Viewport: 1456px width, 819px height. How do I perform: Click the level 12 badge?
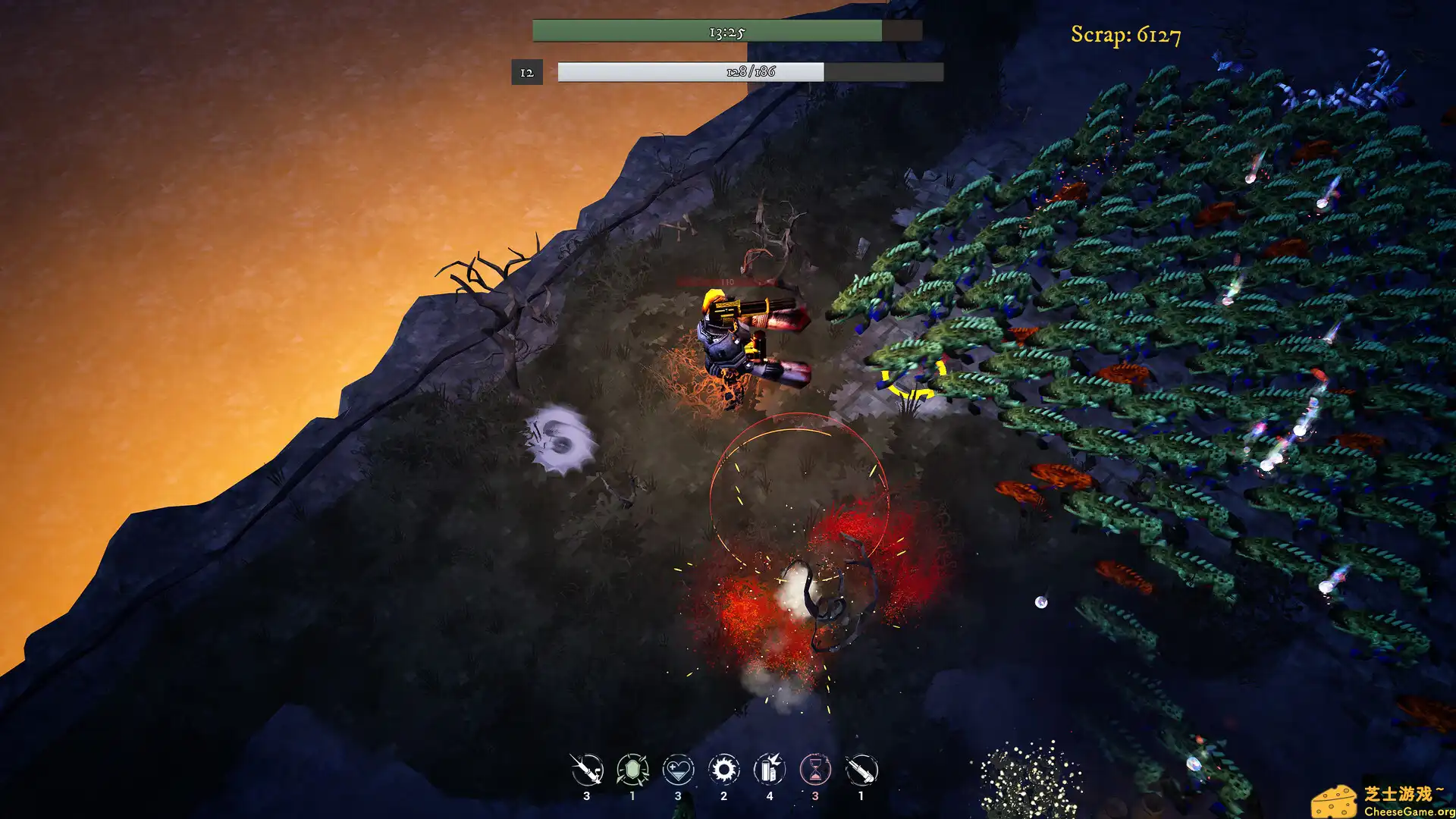pyautogui.click(x=528, y=73)
